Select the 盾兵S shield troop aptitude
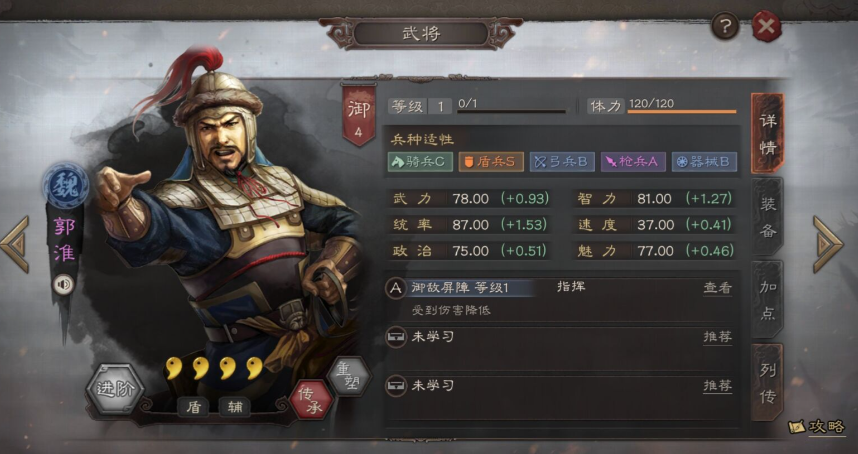This screenshot has height=454, width=858. [490, 161]
